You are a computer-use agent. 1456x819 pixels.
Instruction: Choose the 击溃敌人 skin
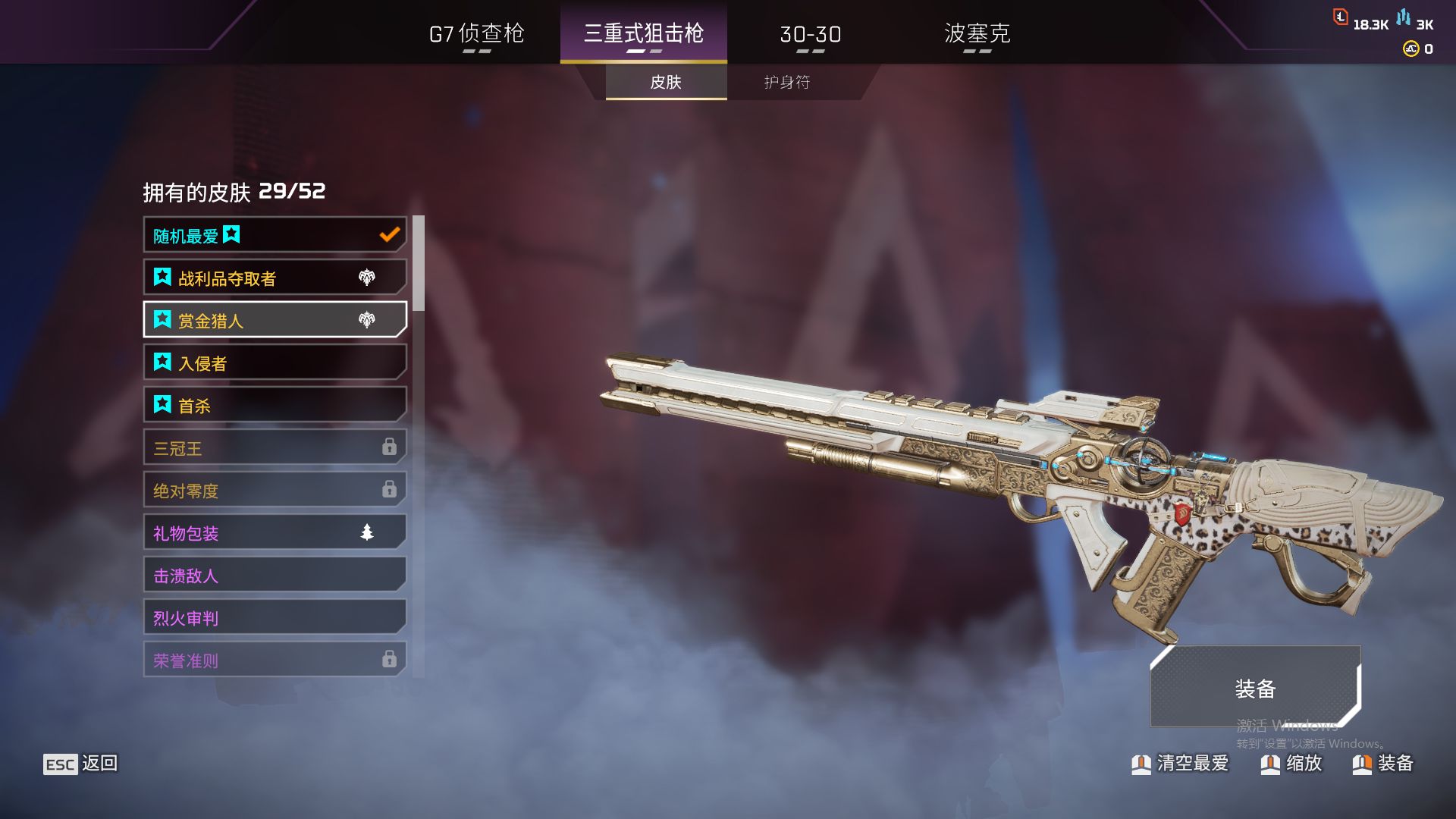click(275, 575)
